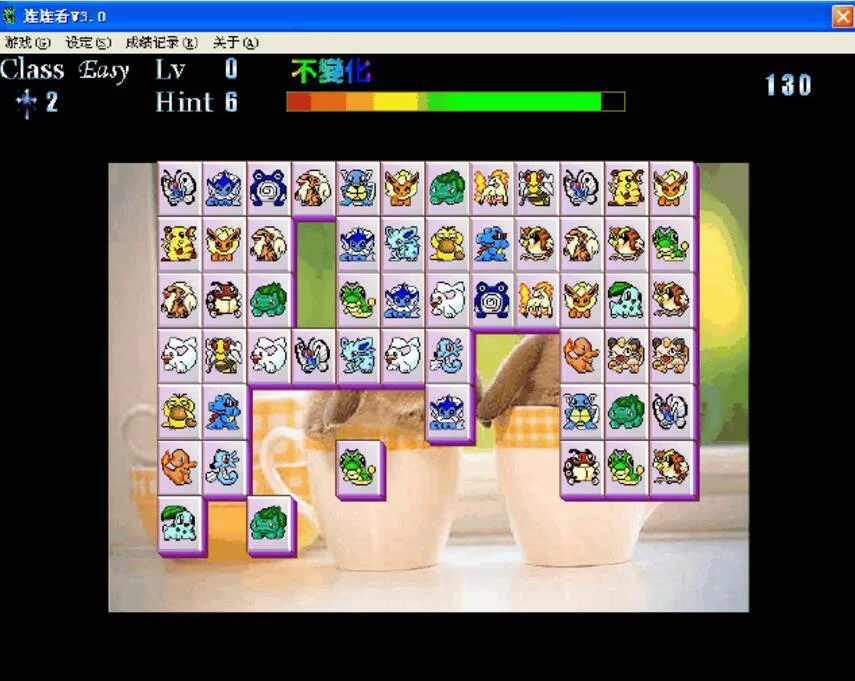Screen dimensions: 855x681
Task: Open the 游戏 (Game) menu
Action: point(27,42)
